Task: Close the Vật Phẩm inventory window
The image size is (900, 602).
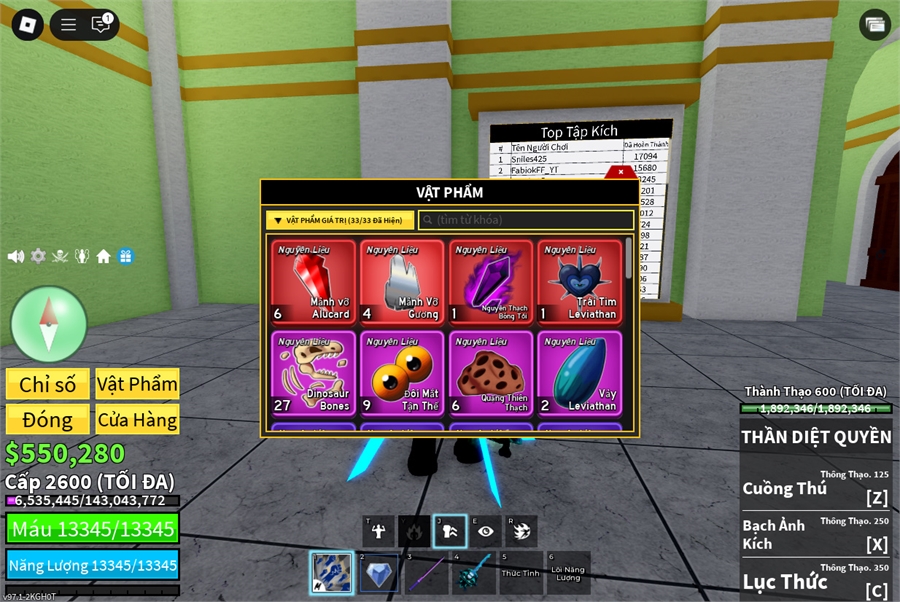Action: (x=621, y=172)
